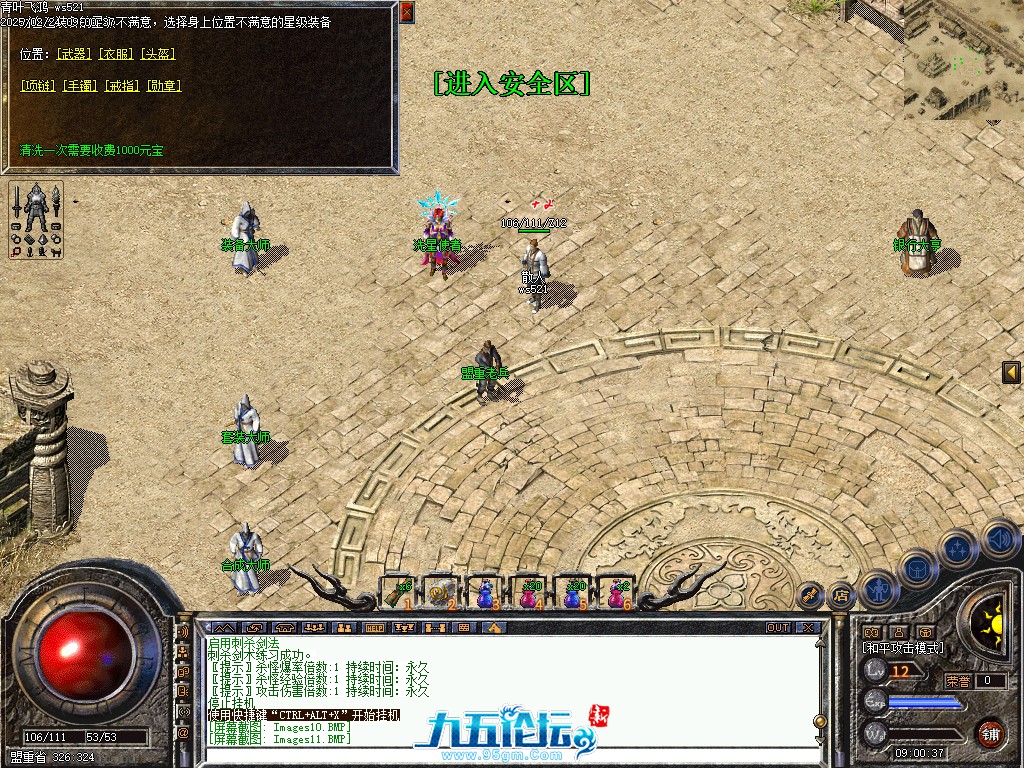Select the 手镯 (bracelet) option
Image resolution: width=1024 pixels, height=768 pixels.
pyautogui.click(x=80, y=86)
